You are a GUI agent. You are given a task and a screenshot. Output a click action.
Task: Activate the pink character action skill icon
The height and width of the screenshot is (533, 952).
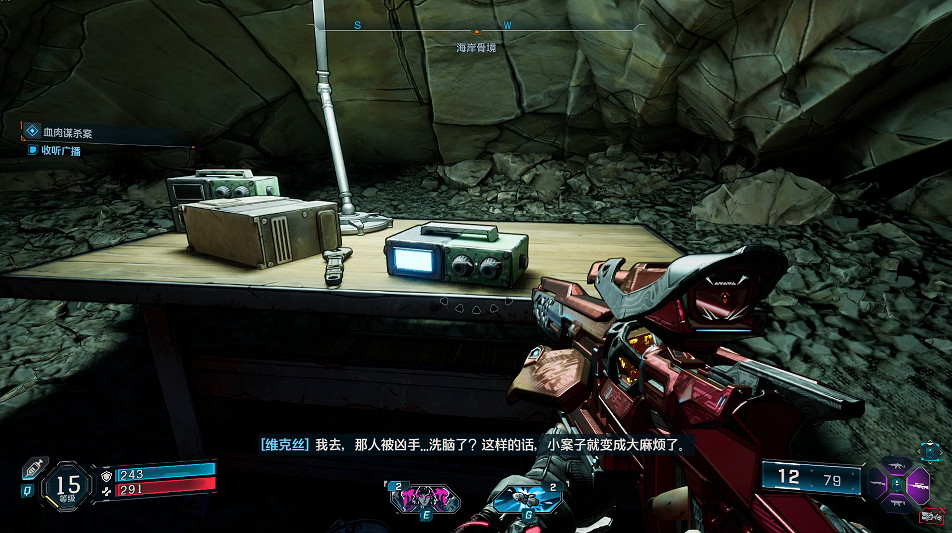coord(425,497)
